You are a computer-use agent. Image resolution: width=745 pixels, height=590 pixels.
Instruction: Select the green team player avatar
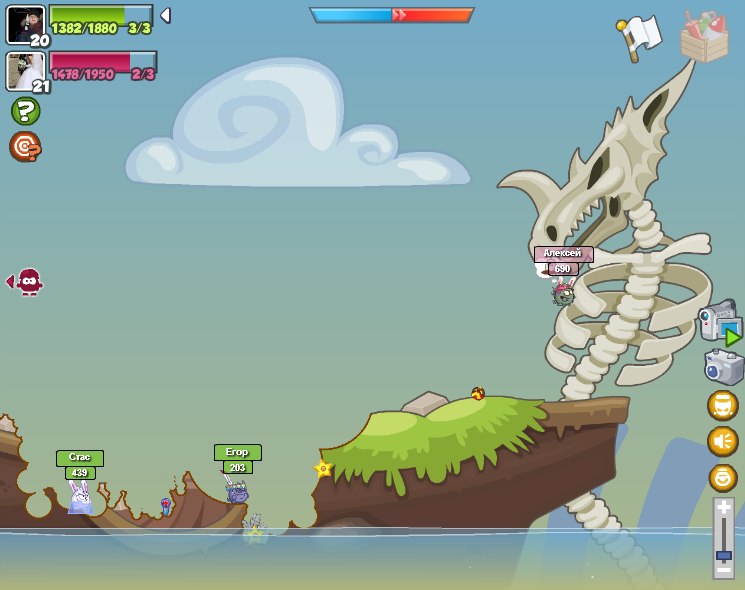click(x=25, y=24)
